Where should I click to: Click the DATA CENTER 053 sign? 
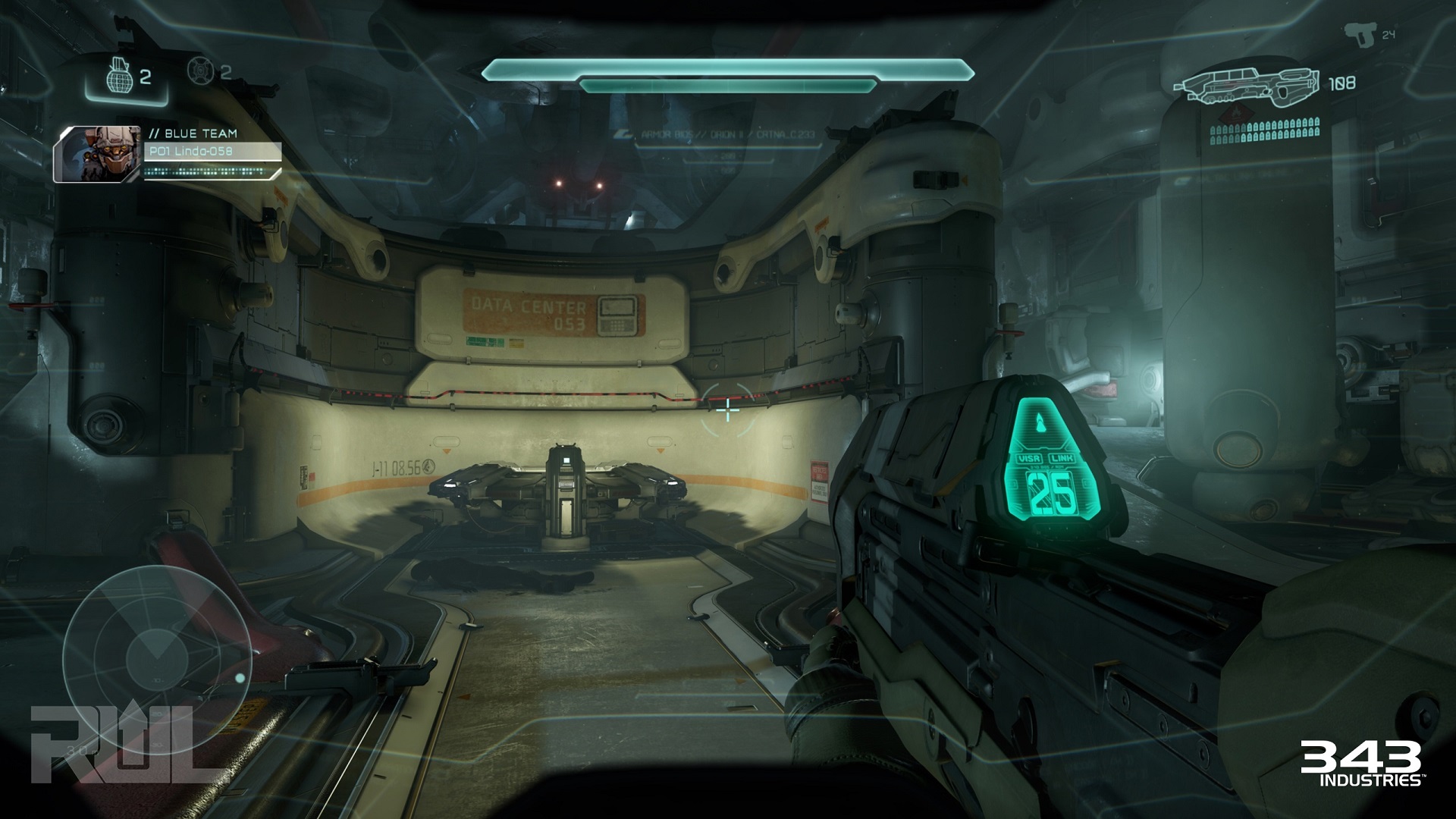click(531, 314)
